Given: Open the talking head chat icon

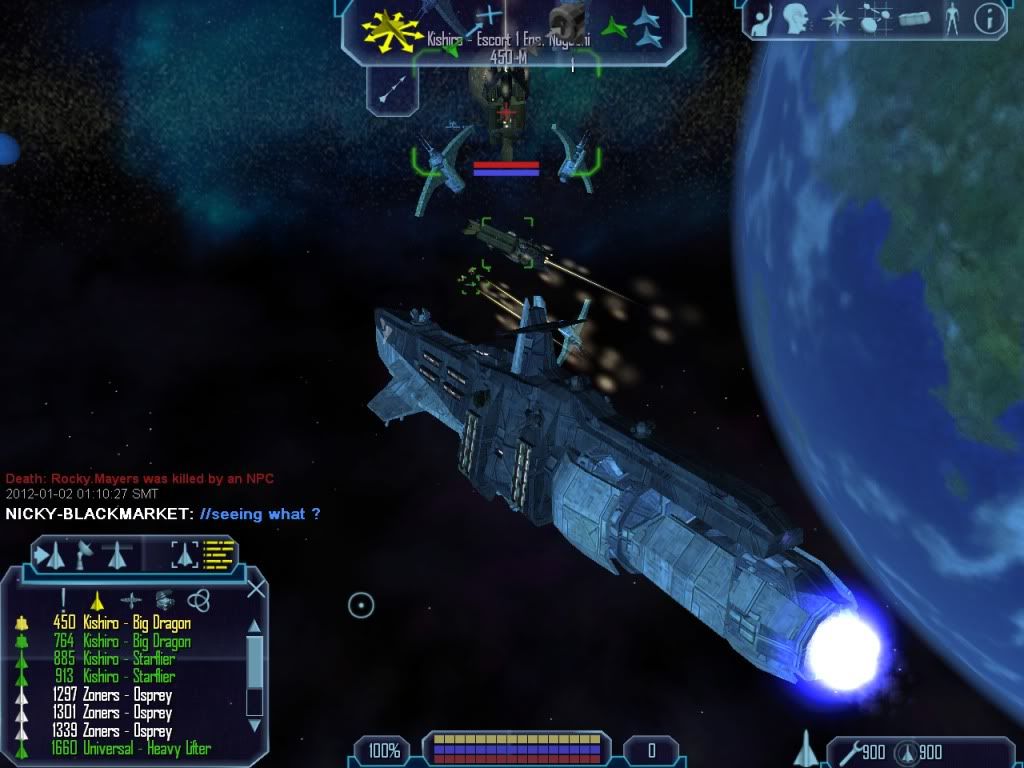Looking at the screenshot, I should [796, 18].
